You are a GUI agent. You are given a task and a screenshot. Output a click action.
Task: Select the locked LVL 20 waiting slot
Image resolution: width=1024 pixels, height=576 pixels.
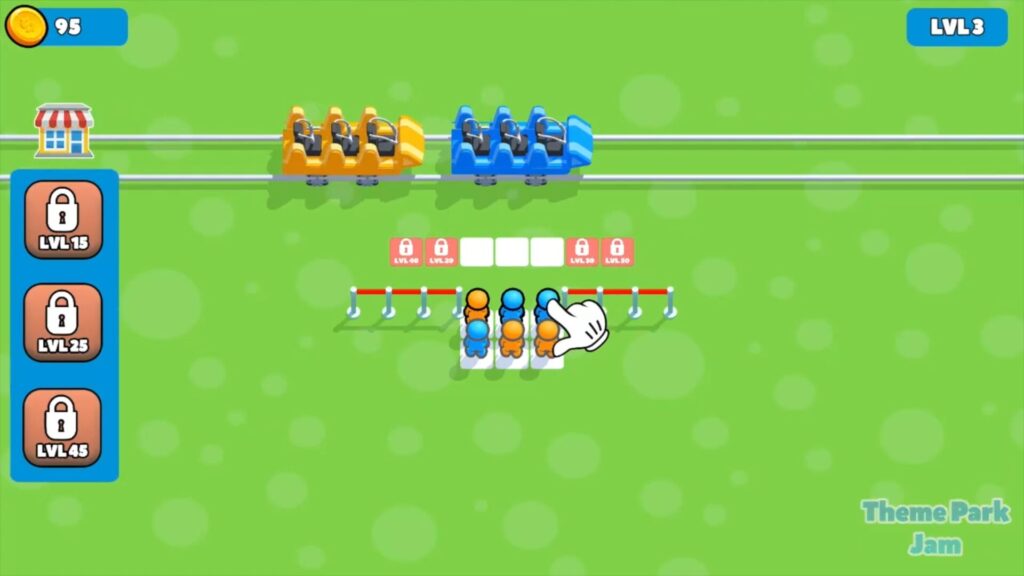[x=441, y=251]
